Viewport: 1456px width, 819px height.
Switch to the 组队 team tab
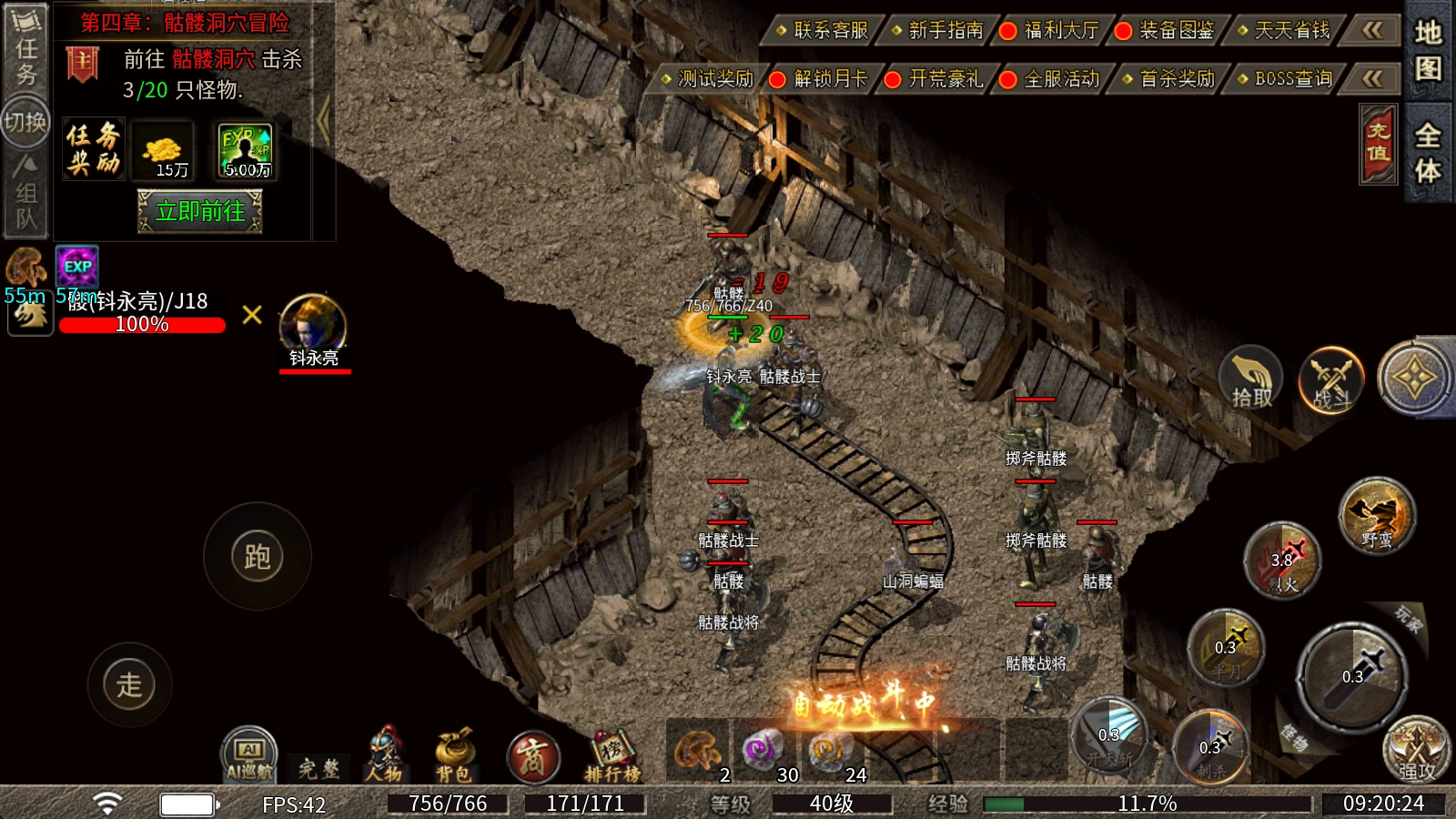[x=25, y=193]
